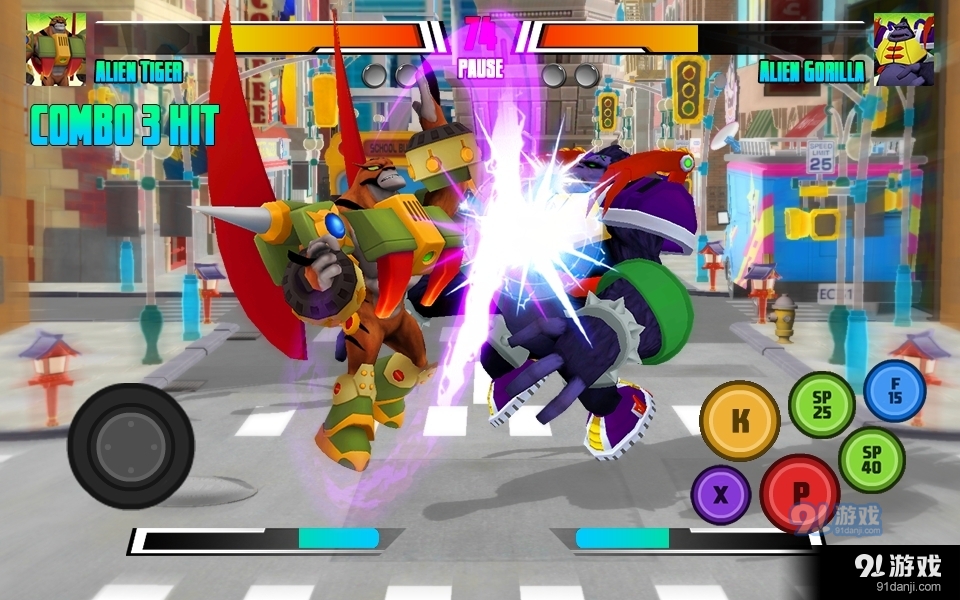Hit the red P punch button
960x600 pixels.
pos(799,494)
